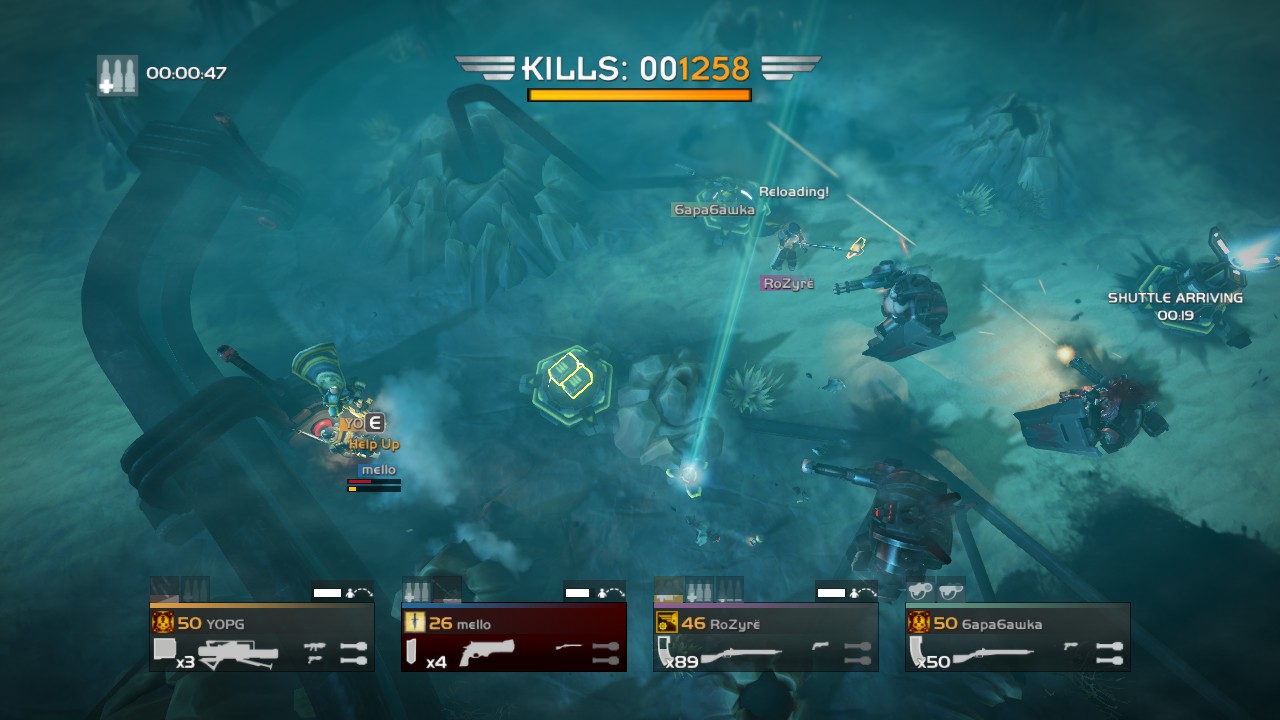Select YOPG's sniper rifle weapon icon
The width and height of the screenshot is (1280, 720).
coord(238,652)
